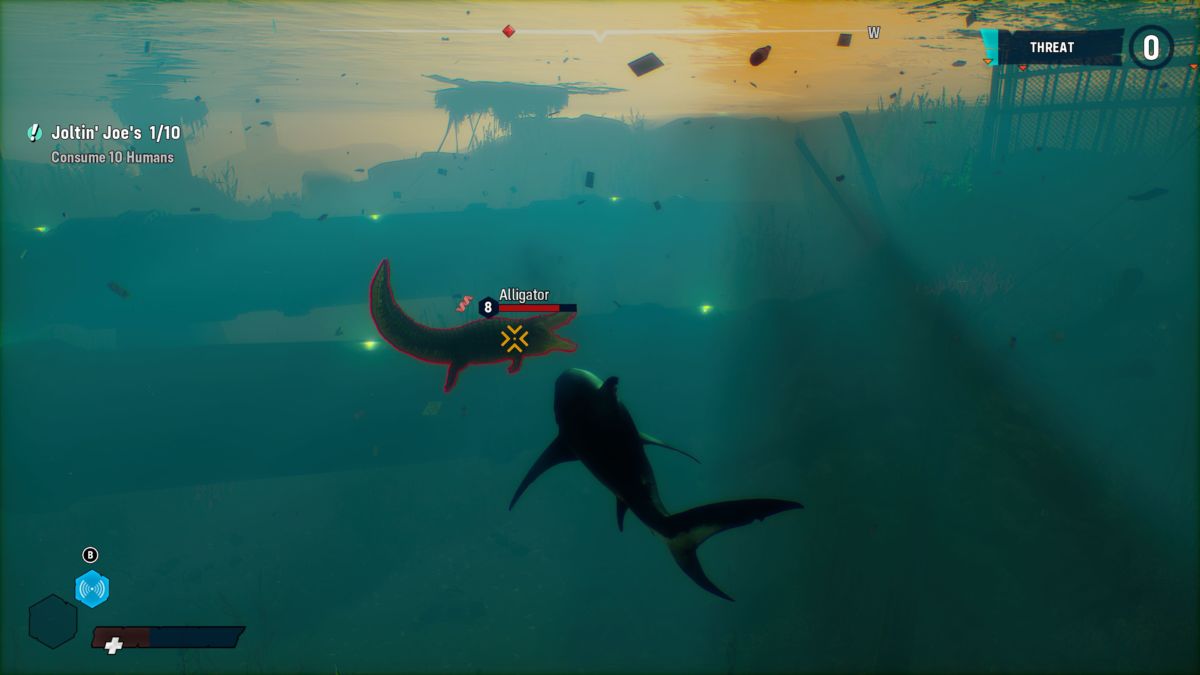Click the Threat level indicator panel
The image size is (1200, 675).
1058,47
